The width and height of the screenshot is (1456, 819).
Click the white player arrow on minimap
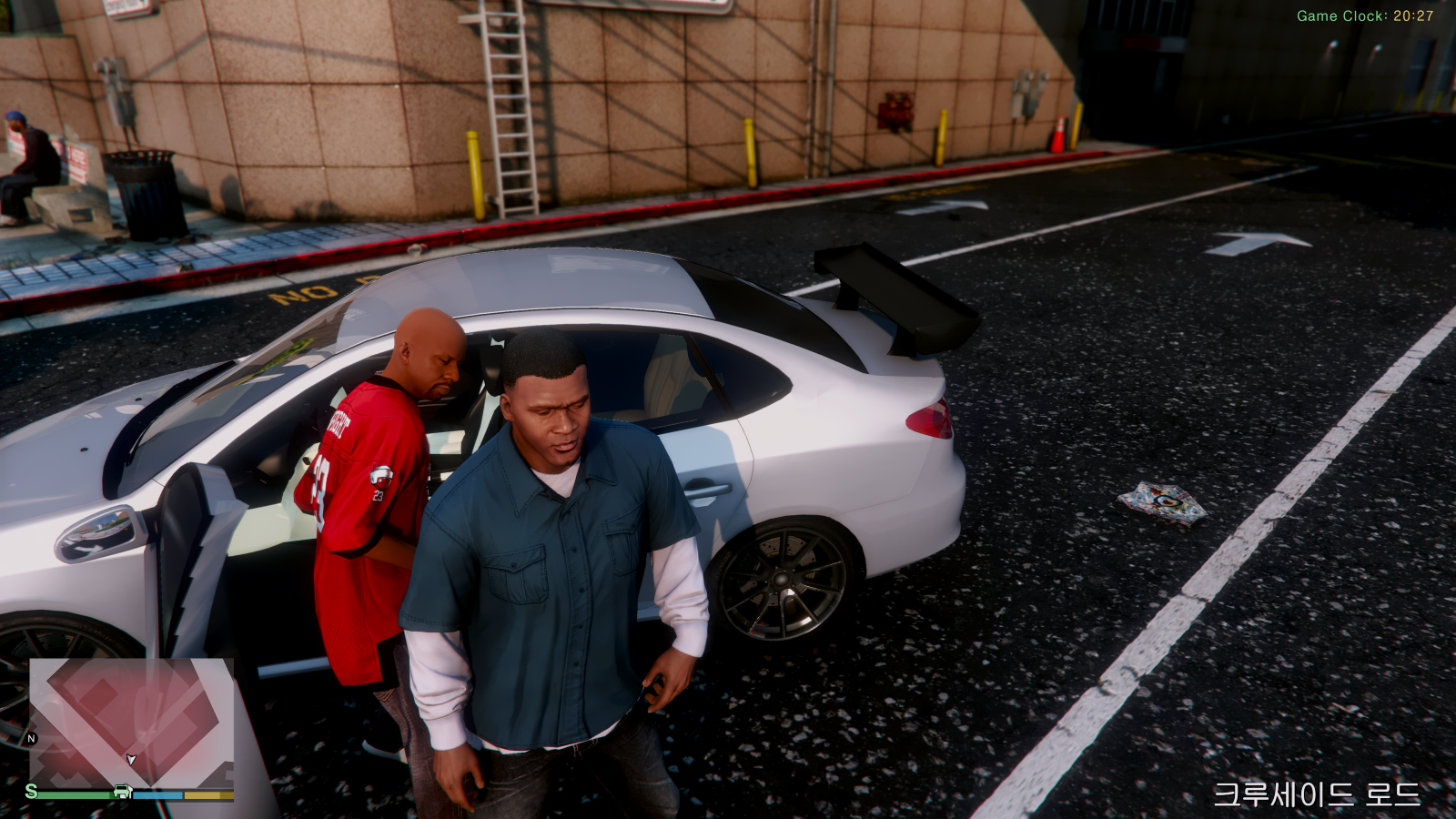tap(131, 759)
